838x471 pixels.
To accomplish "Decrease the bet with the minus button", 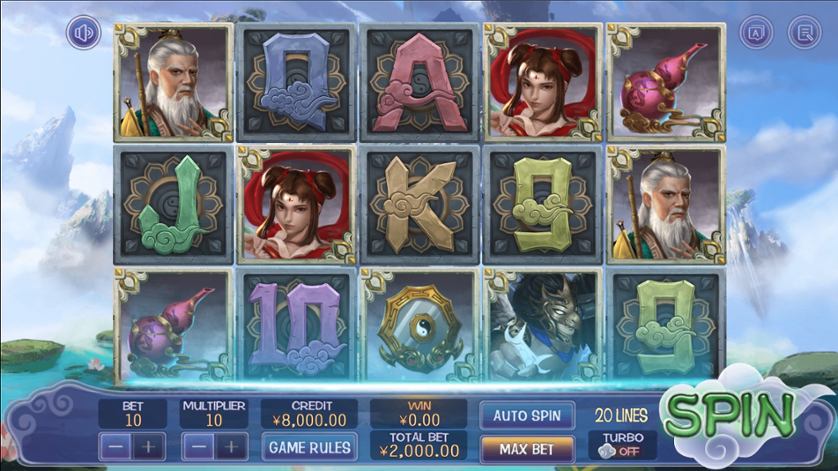I will pyautogui.click(x=116, y=446).
